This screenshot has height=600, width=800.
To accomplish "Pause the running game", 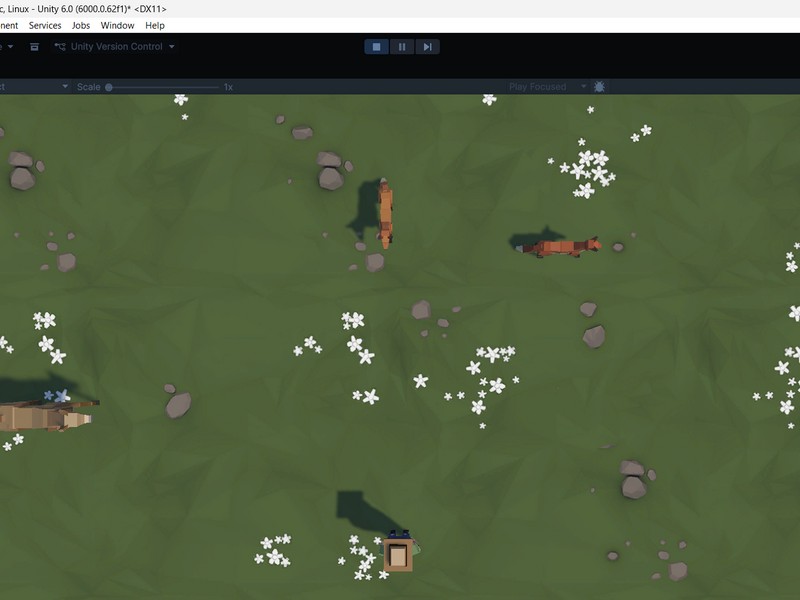I will coord(402,47).
